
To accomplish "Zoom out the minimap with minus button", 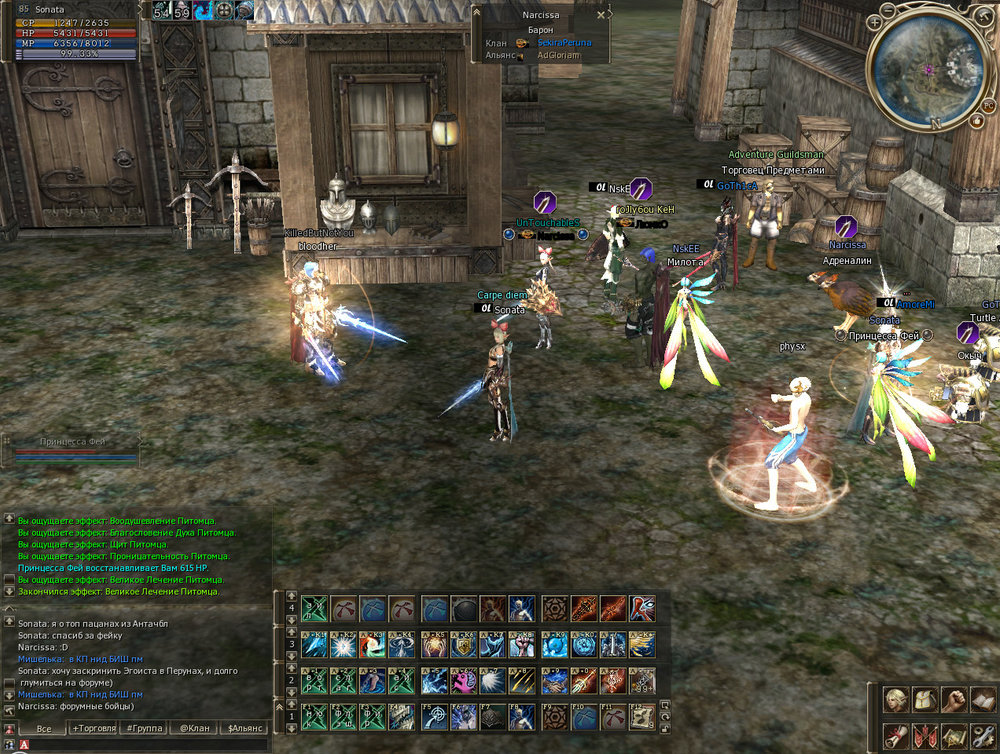I will 890,11.
